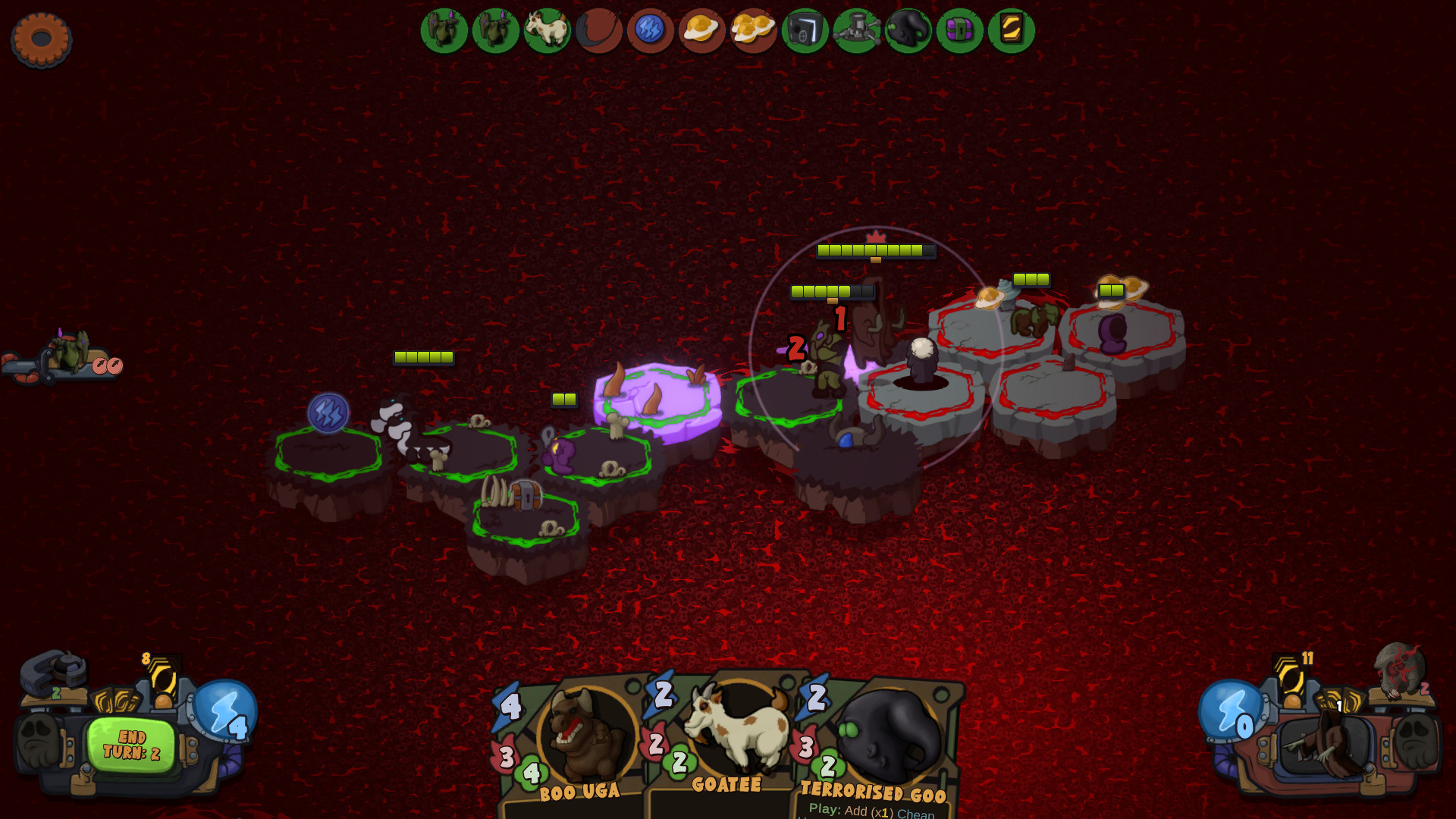Image resolution: width=1456 pixels, height=819 pixels.
Task: Select the purple treasure chest turn icon
Action: (x=959, y=30)
